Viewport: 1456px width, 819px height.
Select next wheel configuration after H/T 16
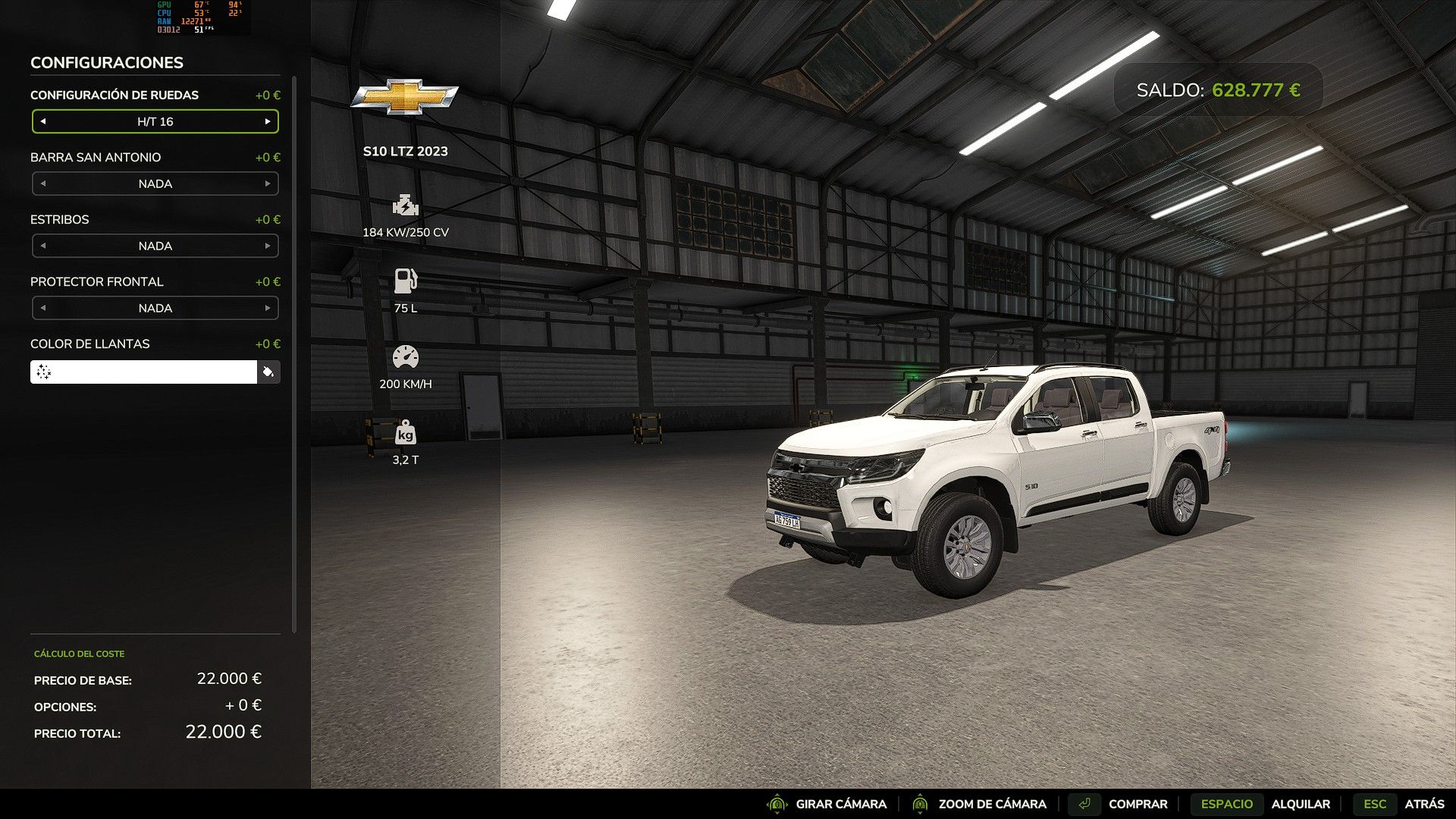coord(268,121)
